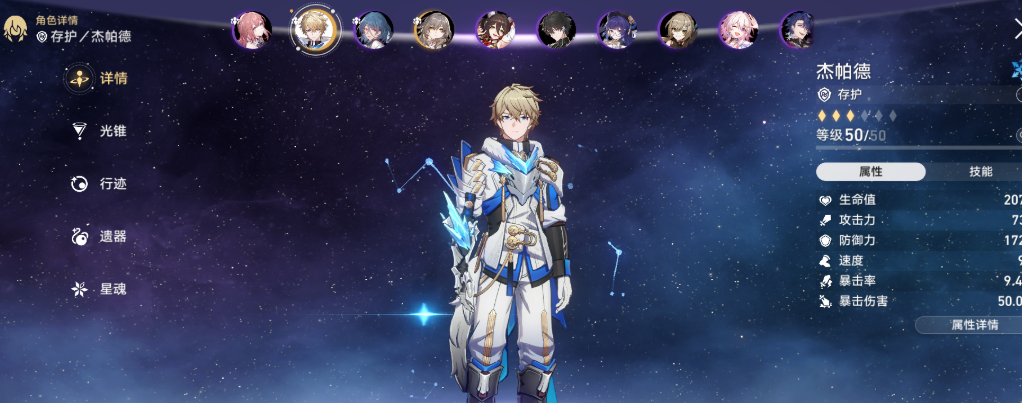
Task: Select the portrait with dark hair and red accents
Action: coord(495,30)
